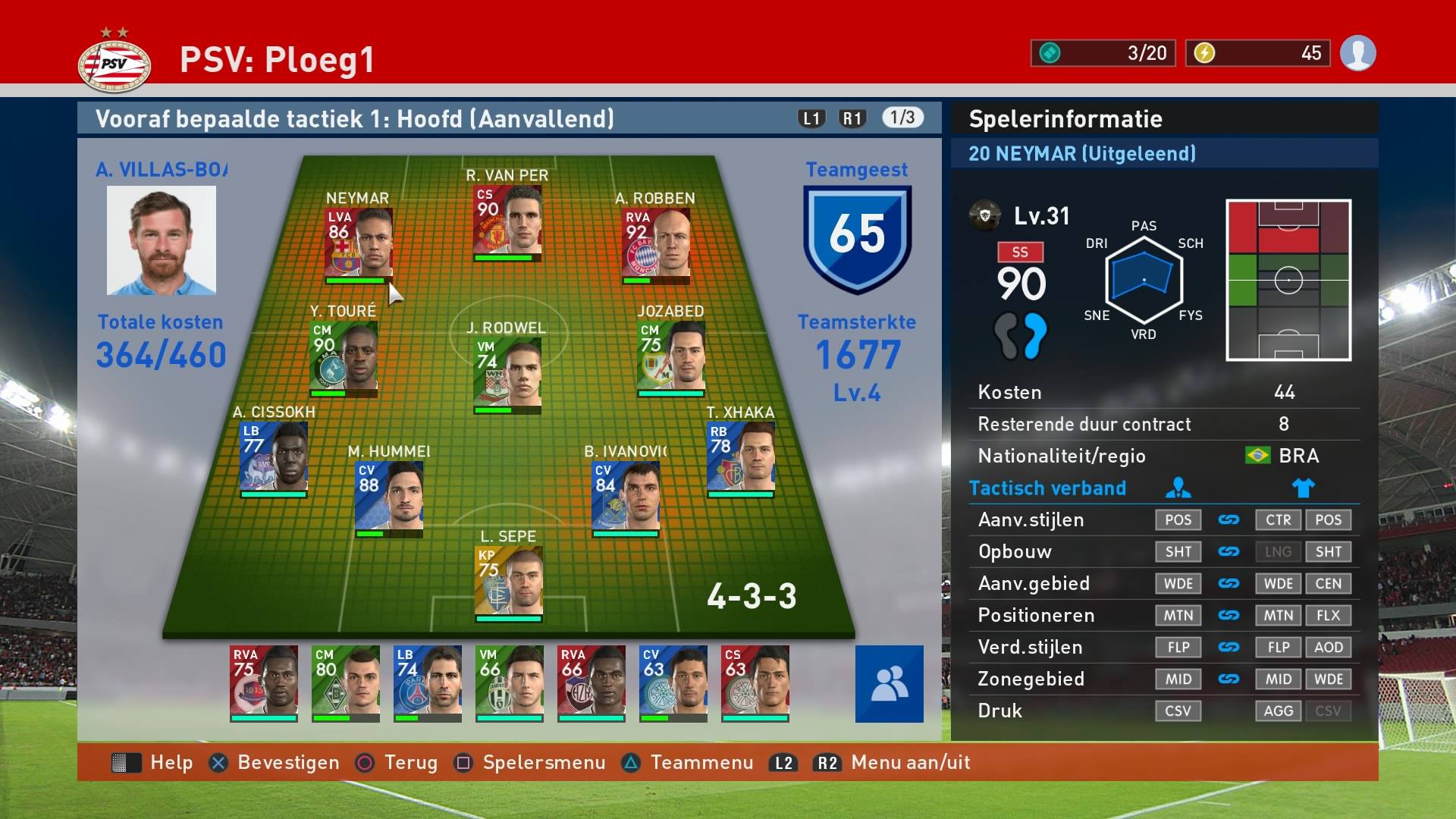The width and height of the screenshot is (1456, 819).
Task: Select Y. Touré's midfielder card
Action: [x=344, y=356]
